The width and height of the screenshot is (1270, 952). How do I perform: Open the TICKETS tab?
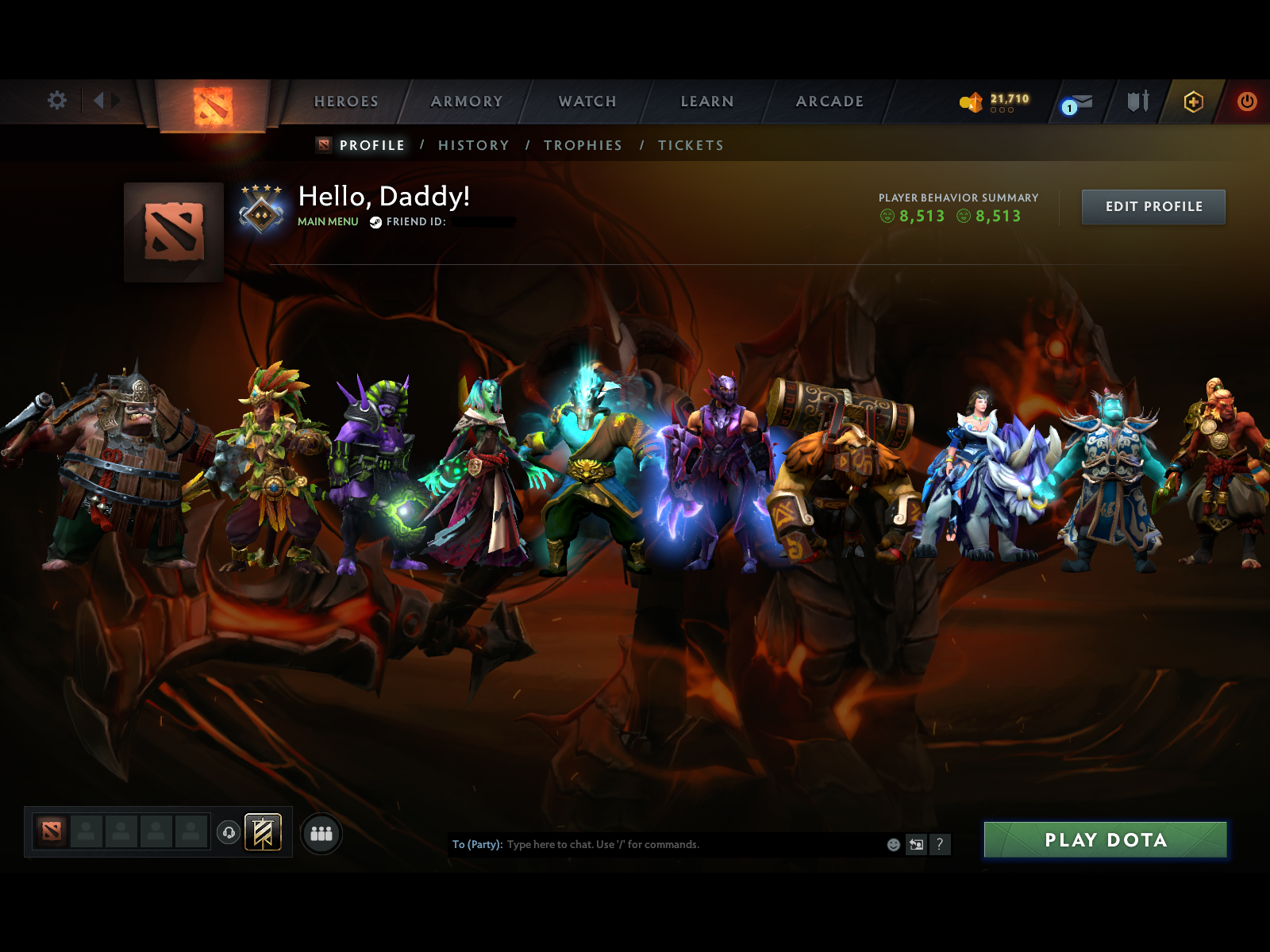690,145
